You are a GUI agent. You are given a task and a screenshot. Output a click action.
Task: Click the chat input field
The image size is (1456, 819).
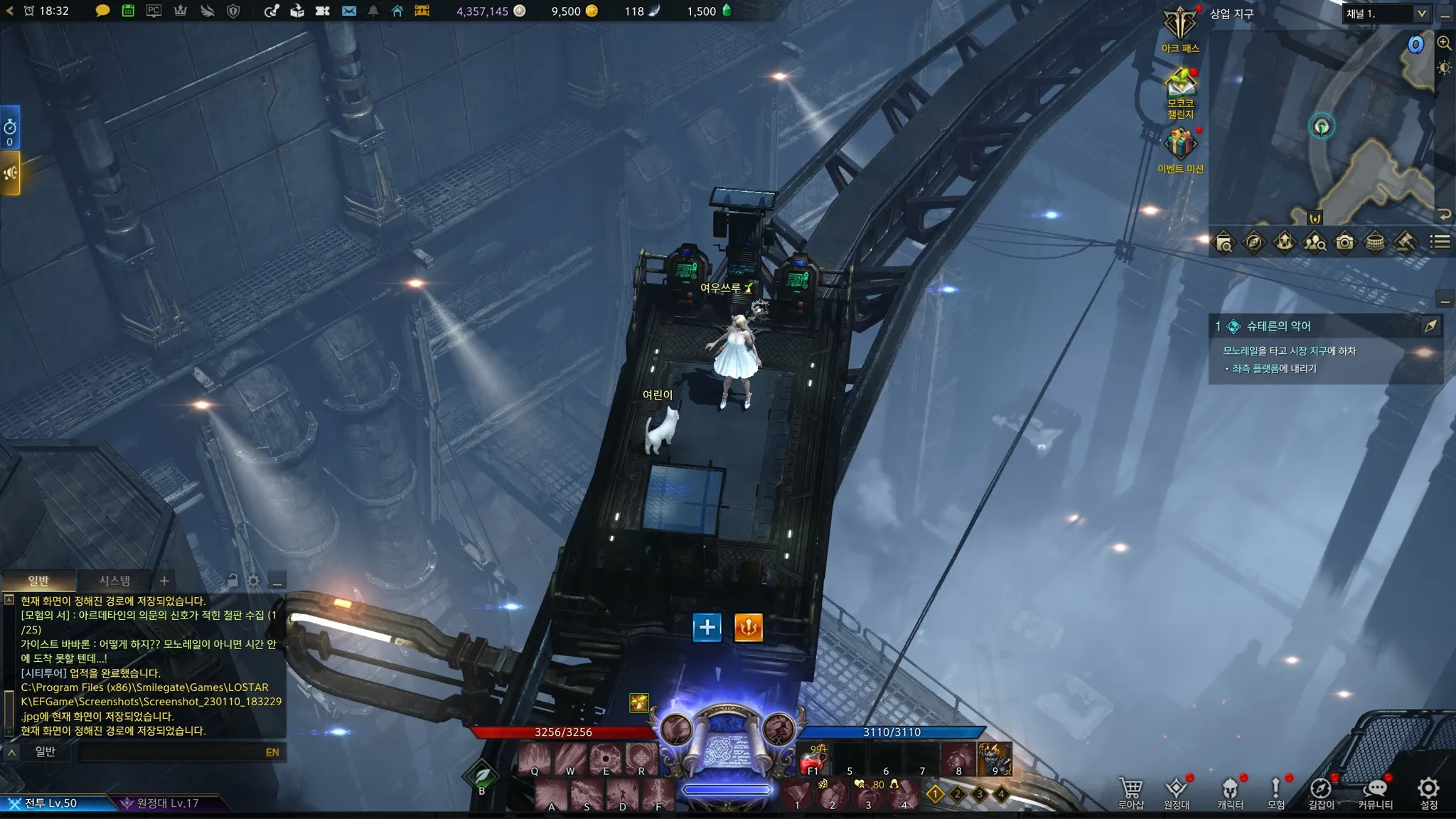[x=171, y=752]
